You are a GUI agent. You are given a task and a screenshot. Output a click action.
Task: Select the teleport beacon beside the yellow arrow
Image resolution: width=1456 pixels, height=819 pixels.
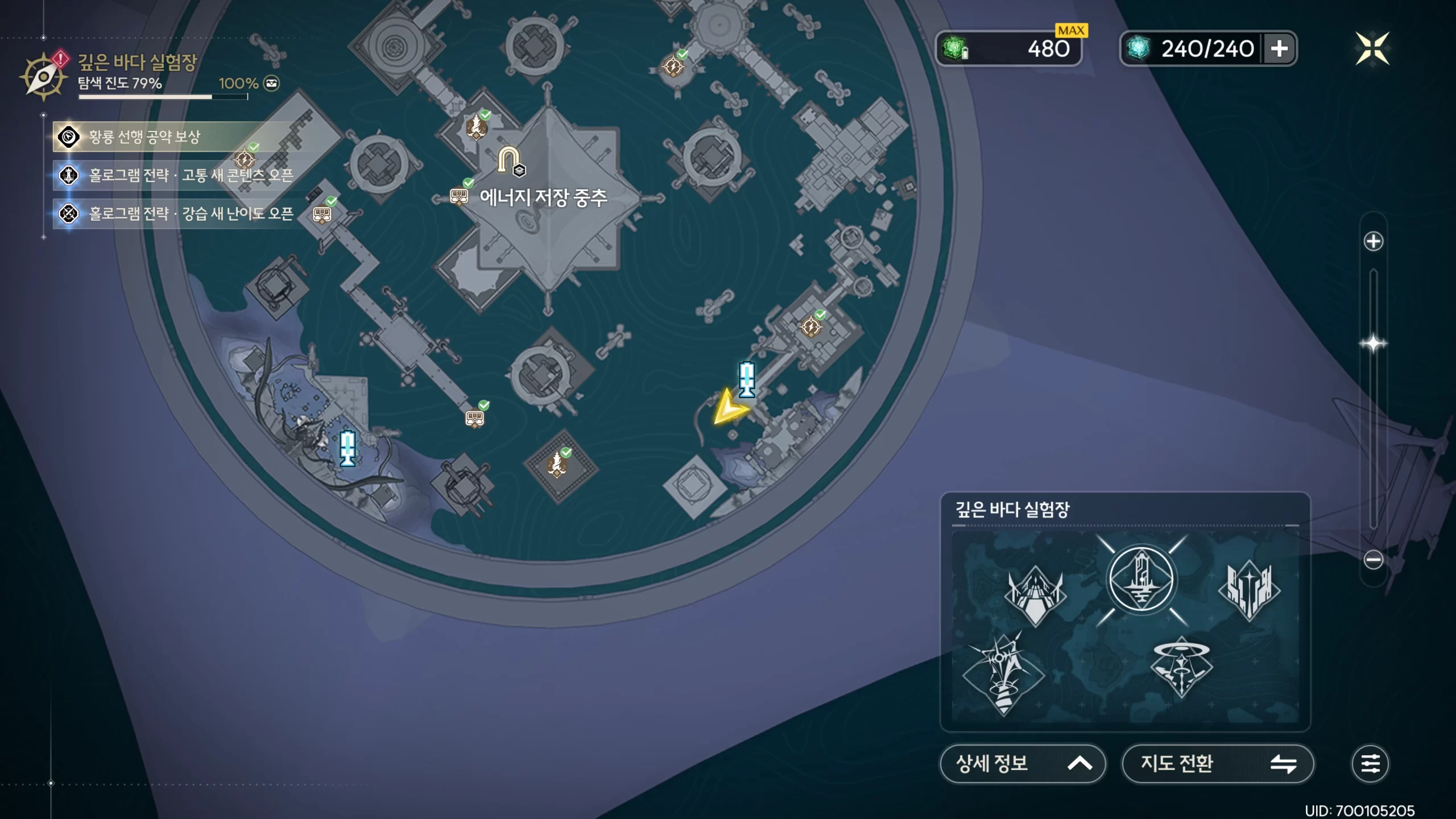747,379
